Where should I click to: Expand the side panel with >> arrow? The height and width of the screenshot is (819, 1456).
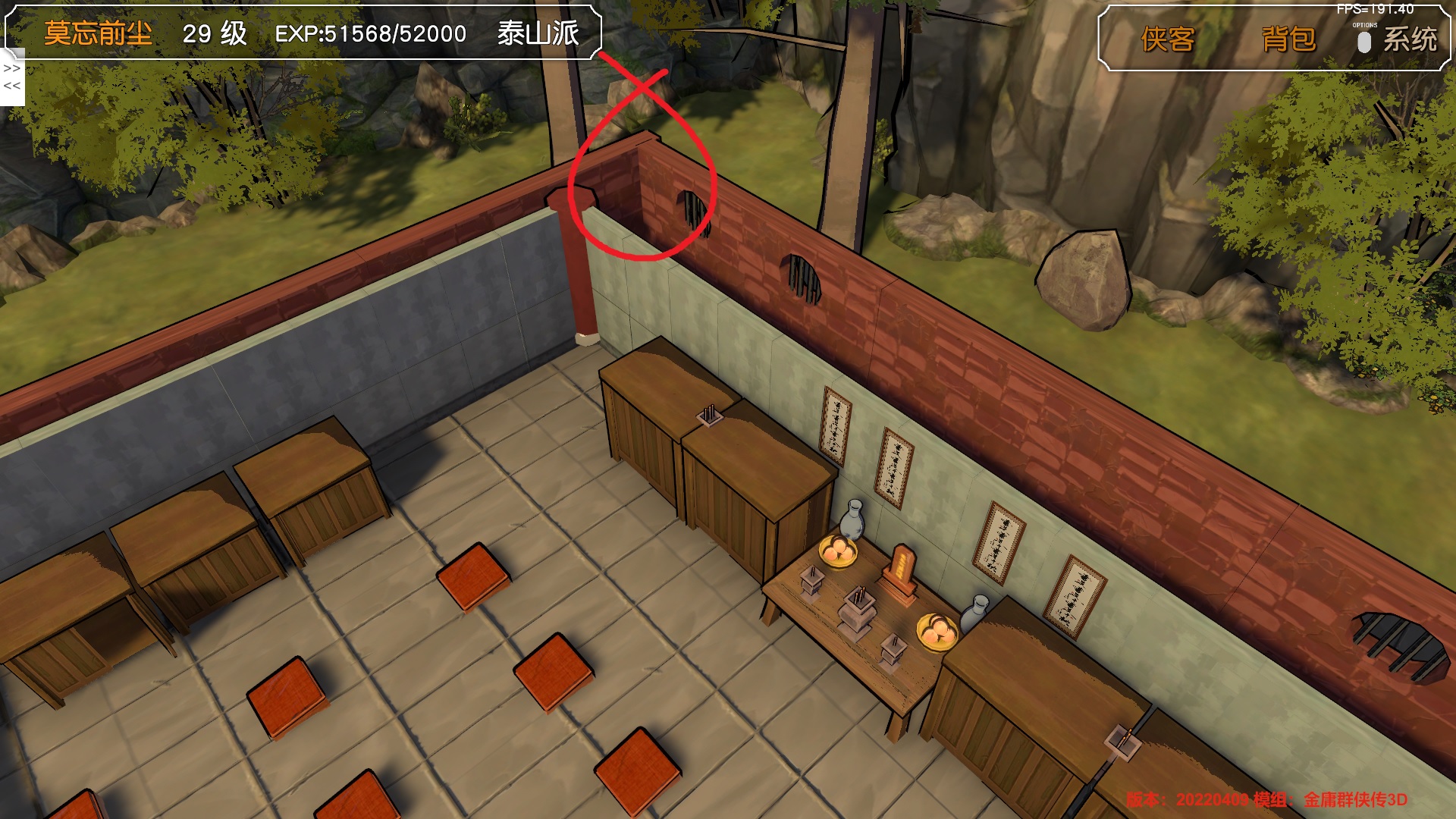(12, 68)
